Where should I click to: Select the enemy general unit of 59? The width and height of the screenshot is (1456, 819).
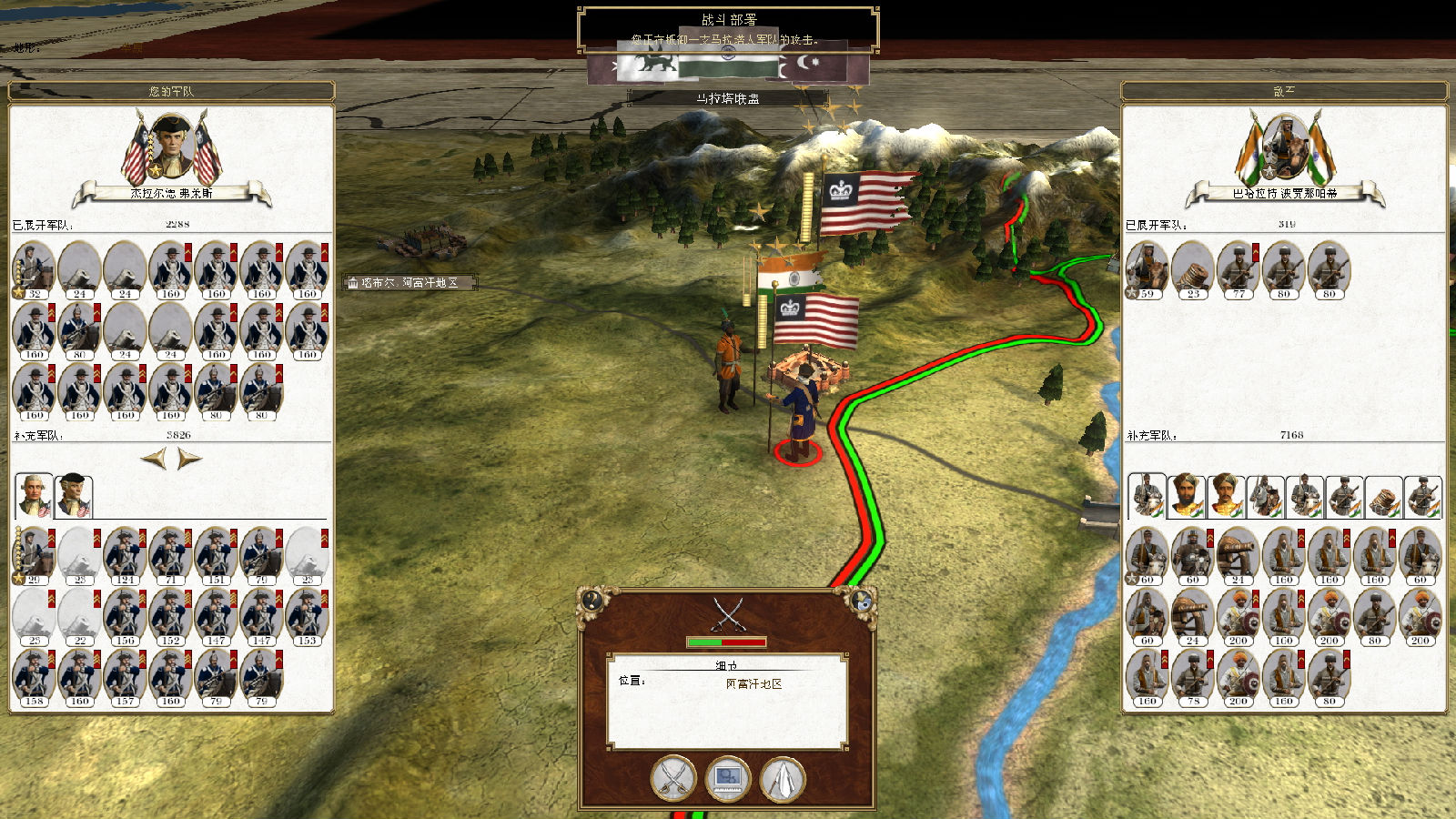1147,269
